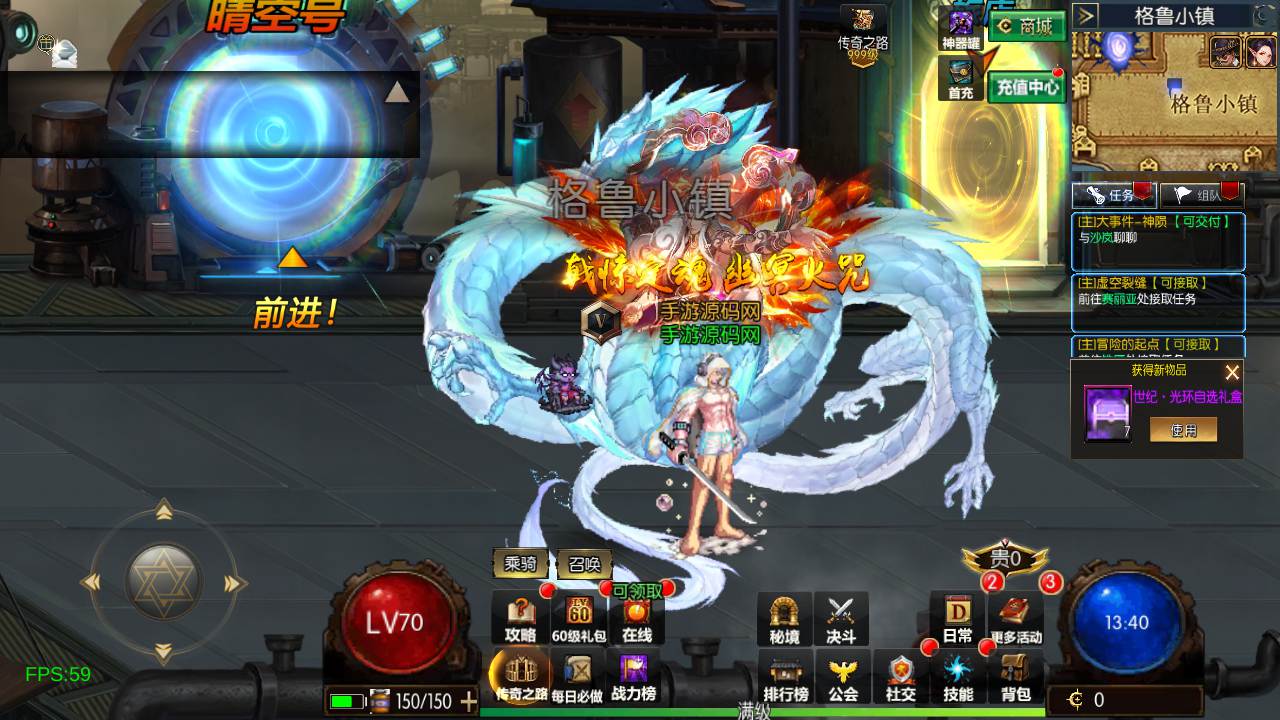This screenshot has width=1280, height=720.
Task: Open the 技能 skills menu
Action: pos(958,677)
